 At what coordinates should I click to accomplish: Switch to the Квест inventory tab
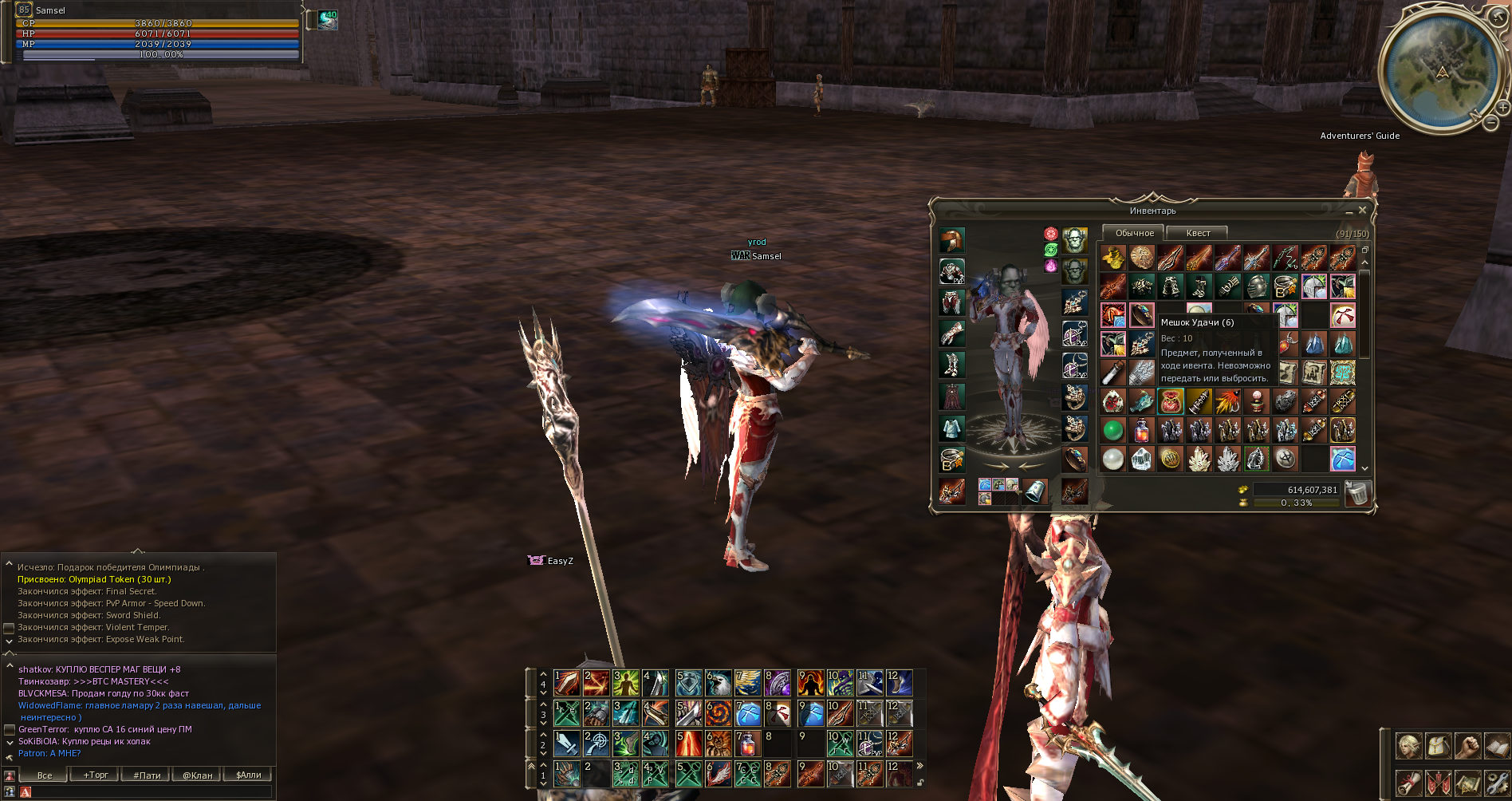[x=1198, y=233]
